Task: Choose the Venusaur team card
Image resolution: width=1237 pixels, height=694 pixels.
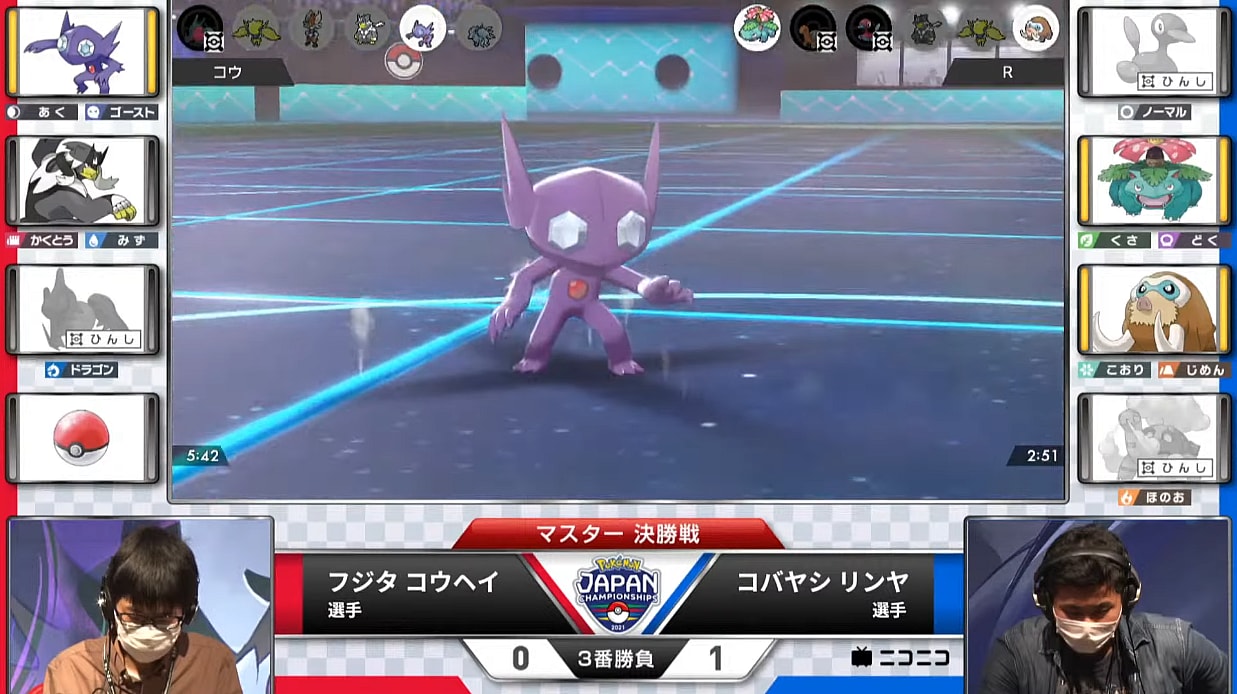Action: [x=1153, y=181]
